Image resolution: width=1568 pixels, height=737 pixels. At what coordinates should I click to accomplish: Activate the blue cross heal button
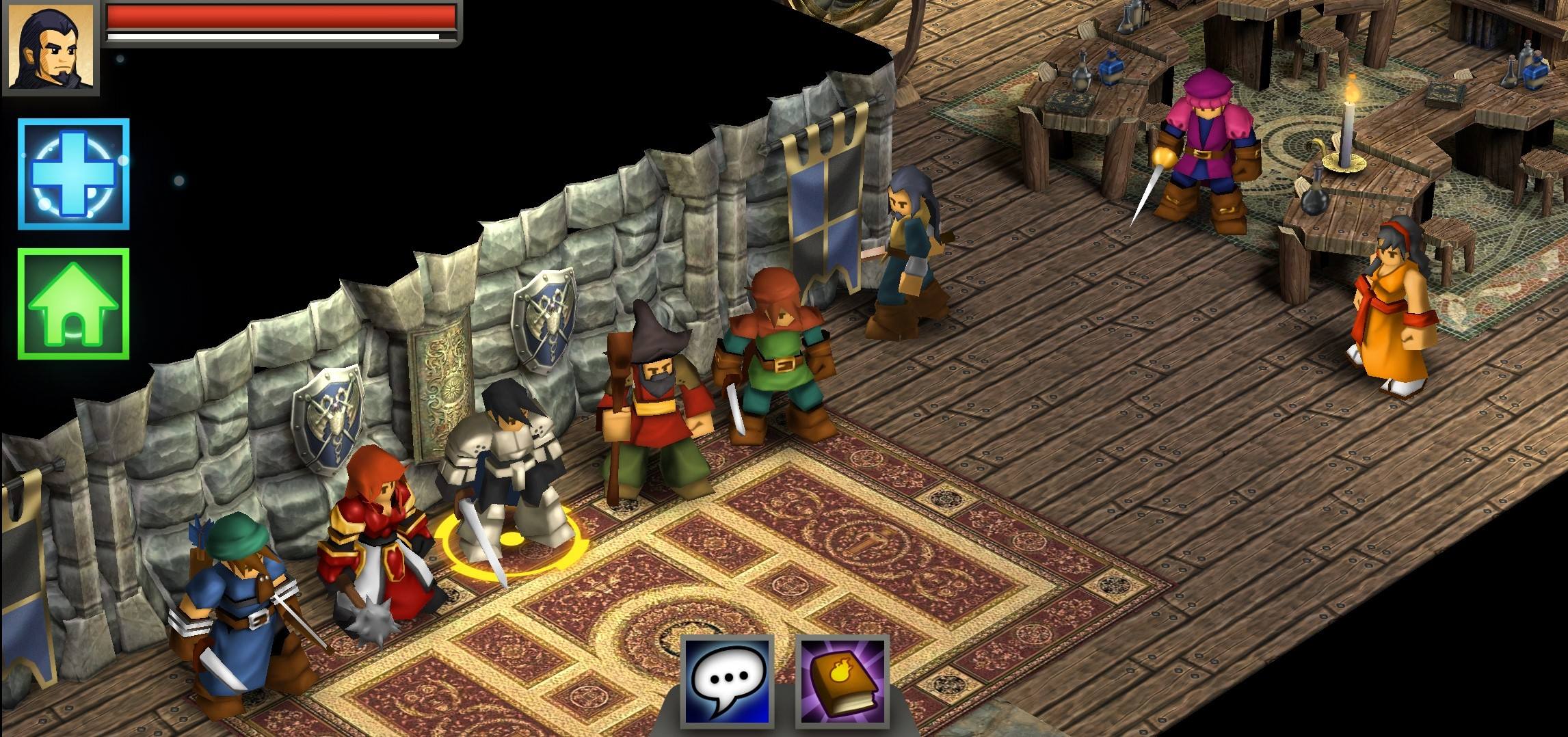click(x=73, y=174)
